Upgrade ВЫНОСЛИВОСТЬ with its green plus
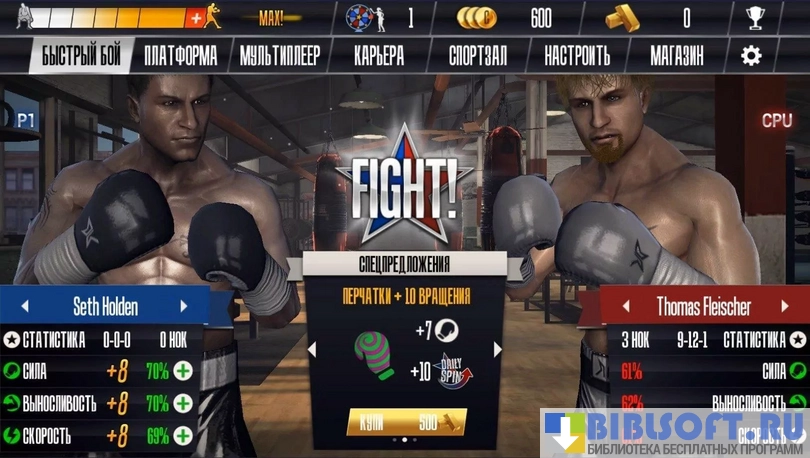This screenshot has height=458, width=810. point(183,404)
